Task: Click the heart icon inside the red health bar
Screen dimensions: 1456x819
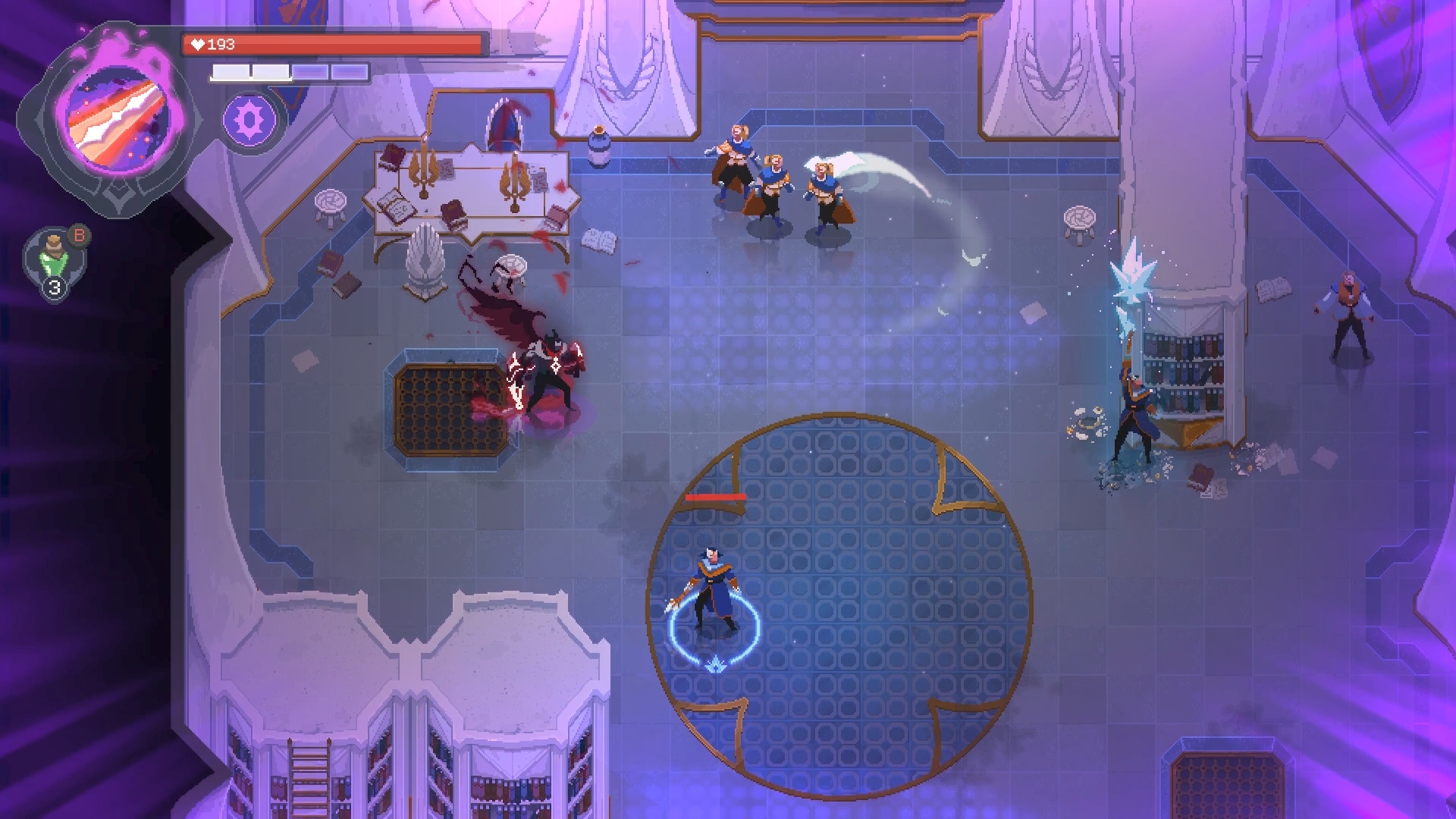Action: (197, 43)
